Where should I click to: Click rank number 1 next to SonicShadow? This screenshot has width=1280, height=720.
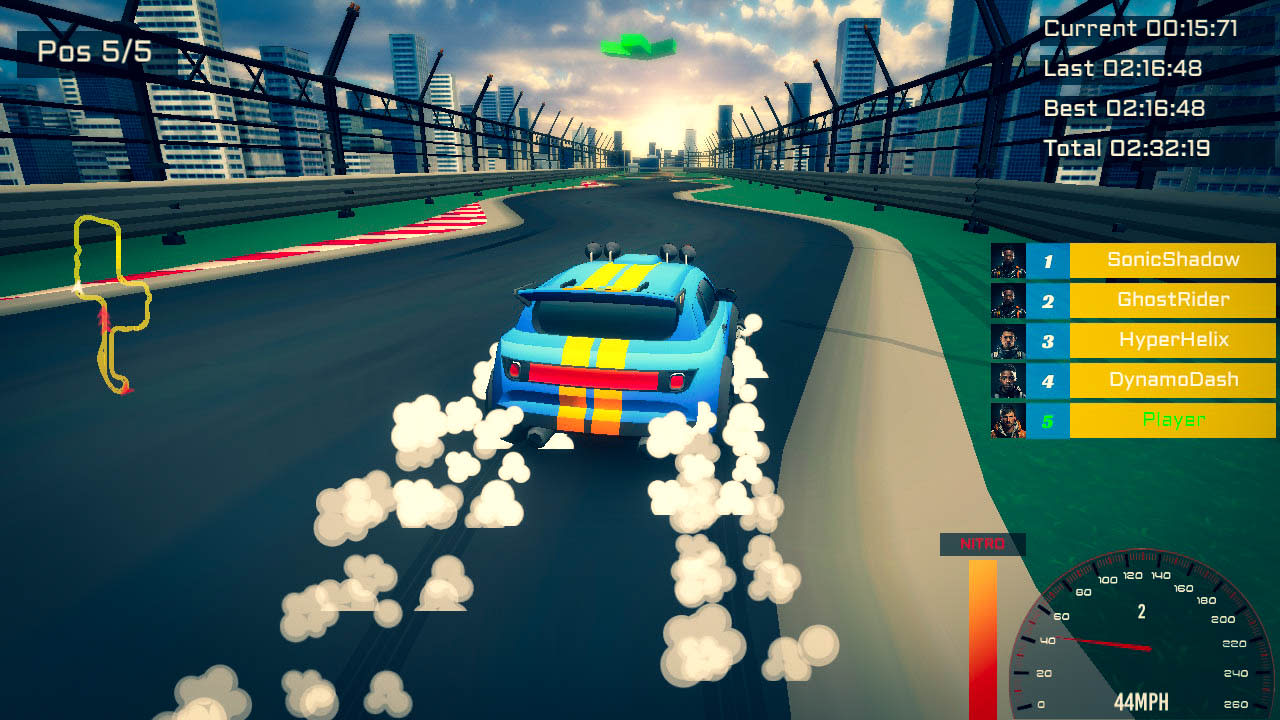(x=1049, y=259)
